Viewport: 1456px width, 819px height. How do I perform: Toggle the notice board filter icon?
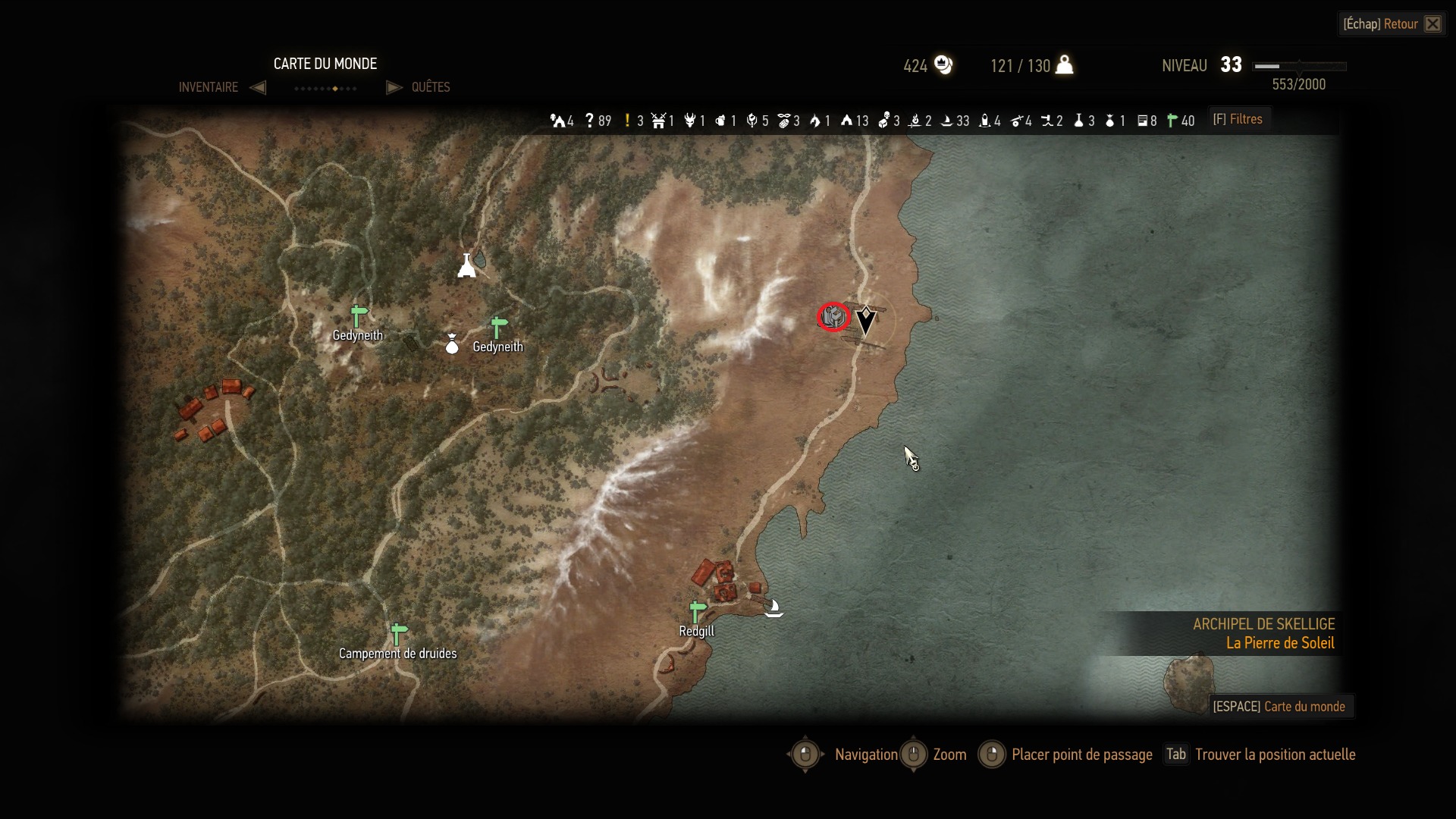pyautogui.click(x=1142, y=121)
